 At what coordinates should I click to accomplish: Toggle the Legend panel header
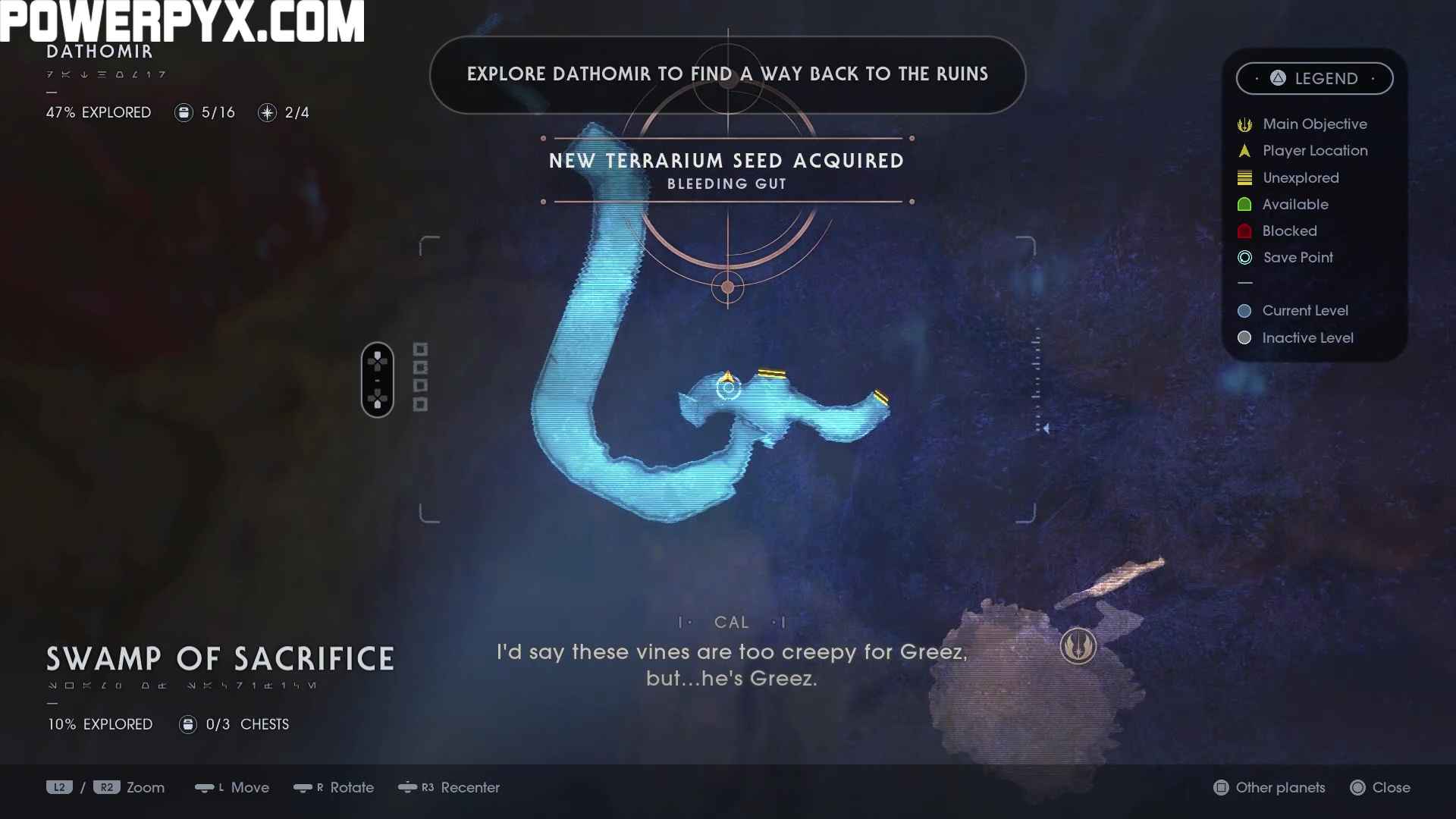(1314, 78)
